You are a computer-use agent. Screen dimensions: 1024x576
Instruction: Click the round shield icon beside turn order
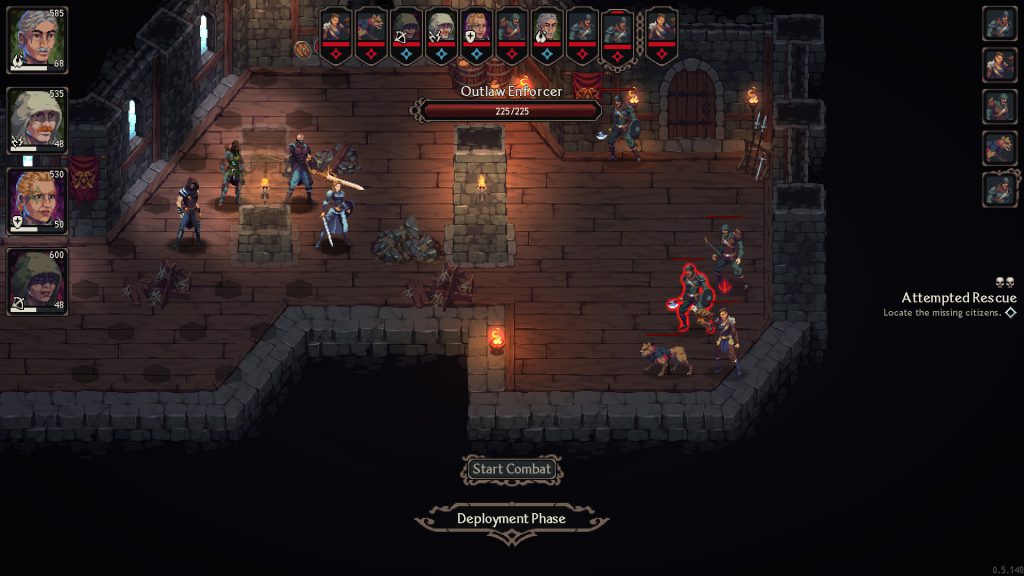(x=303, y=48)
